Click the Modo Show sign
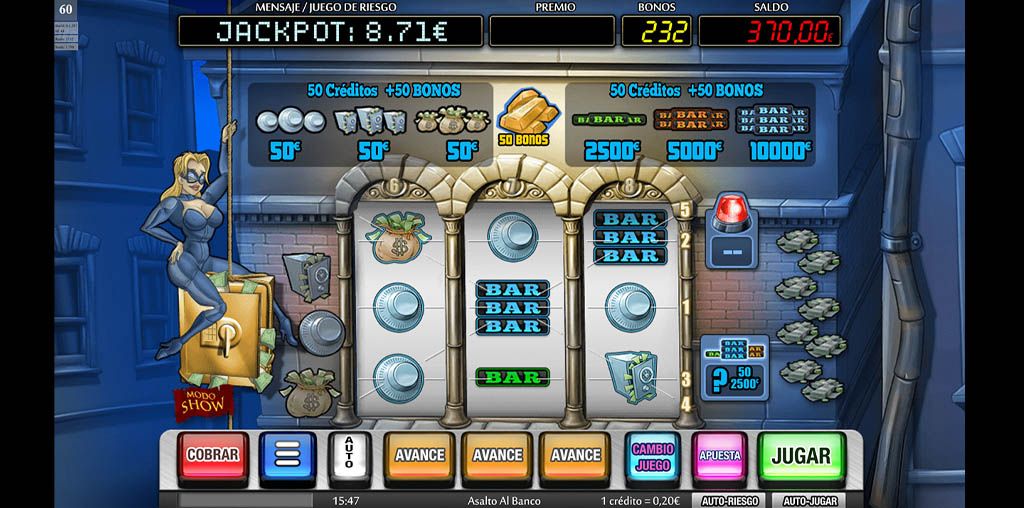The width and height of the screenshot is (1024, 508). click(204, 398)
